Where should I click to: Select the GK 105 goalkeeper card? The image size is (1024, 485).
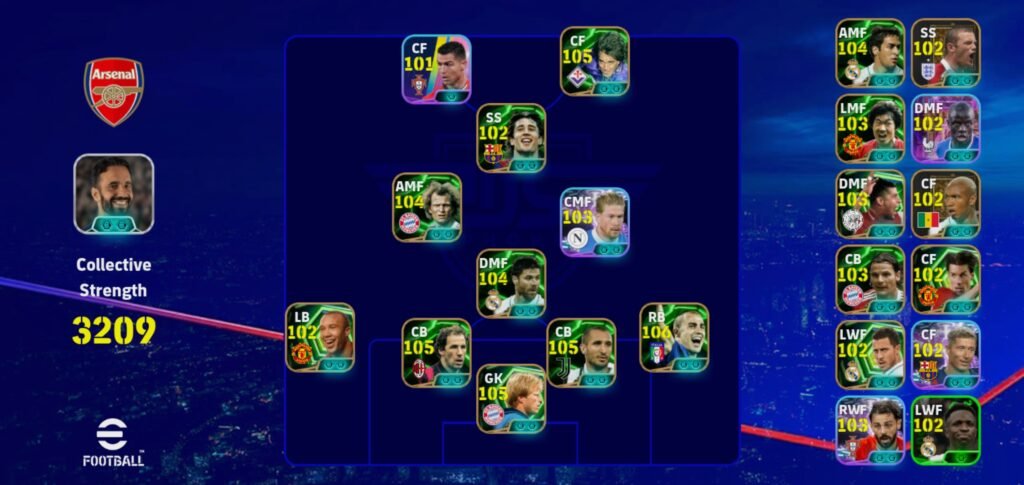coord(511,398)
